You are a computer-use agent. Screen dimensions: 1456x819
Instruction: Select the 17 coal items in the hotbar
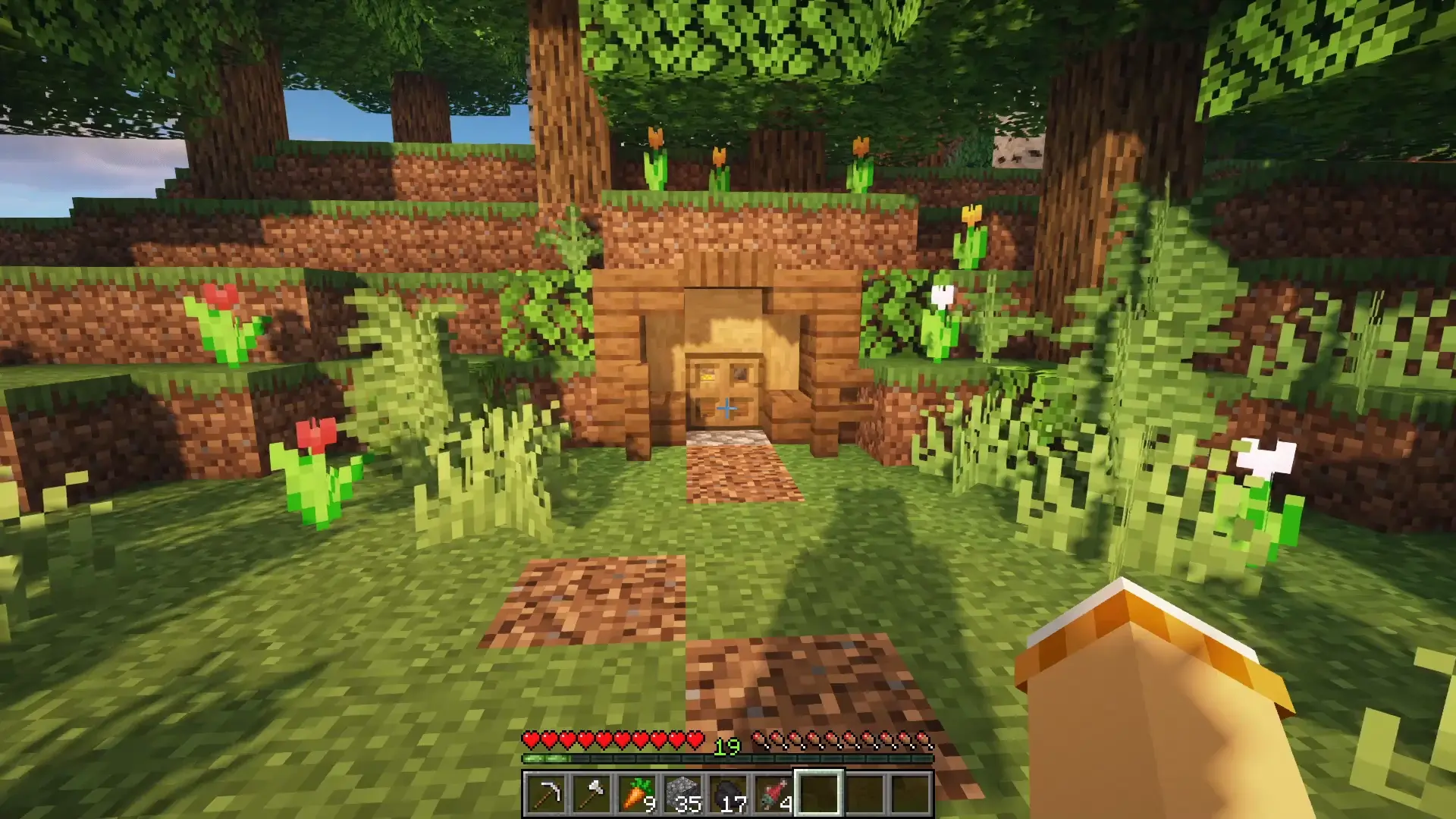click(730, 791)
